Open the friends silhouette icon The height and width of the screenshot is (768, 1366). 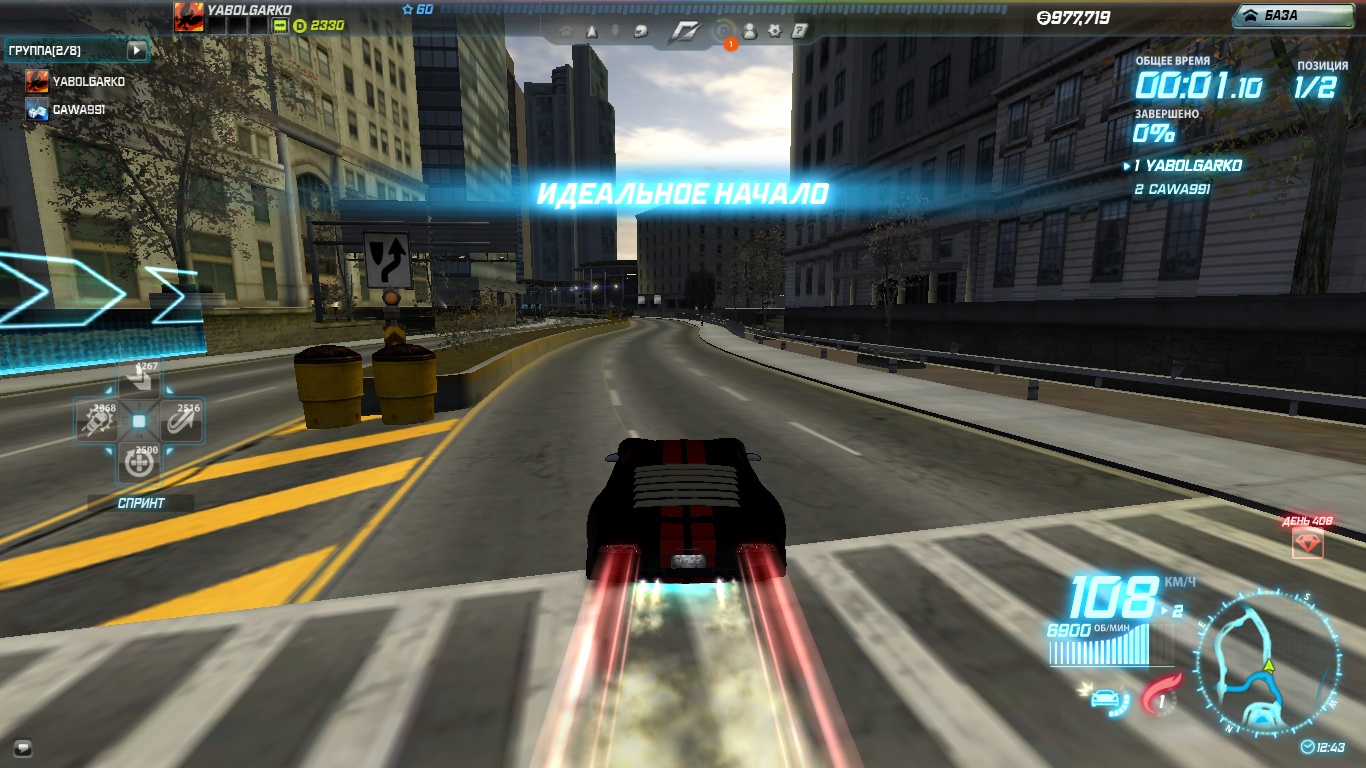[749, 31]
